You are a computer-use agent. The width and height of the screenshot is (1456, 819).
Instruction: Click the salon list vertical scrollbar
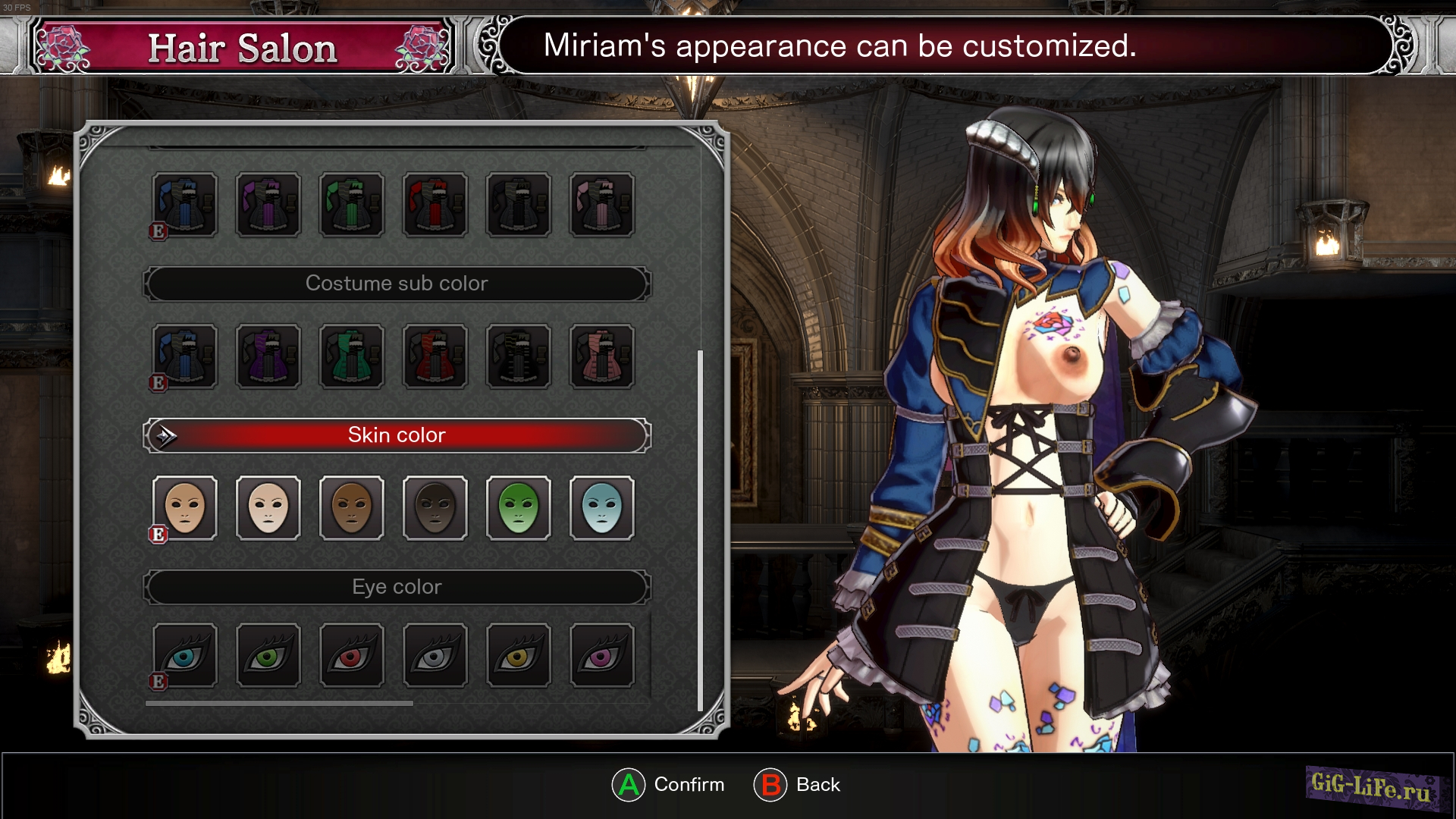click(700, 529)
